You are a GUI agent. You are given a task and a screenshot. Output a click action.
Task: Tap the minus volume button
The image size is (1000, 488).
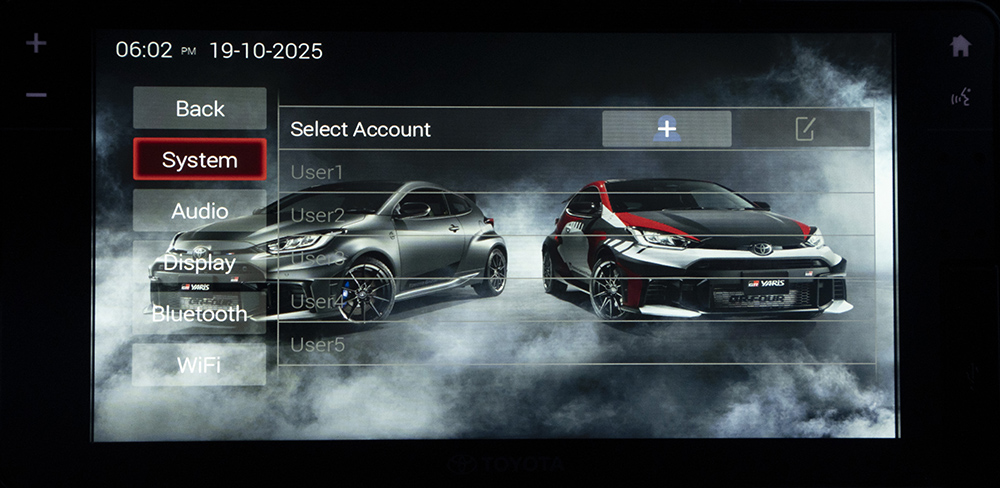coord(36,95)
